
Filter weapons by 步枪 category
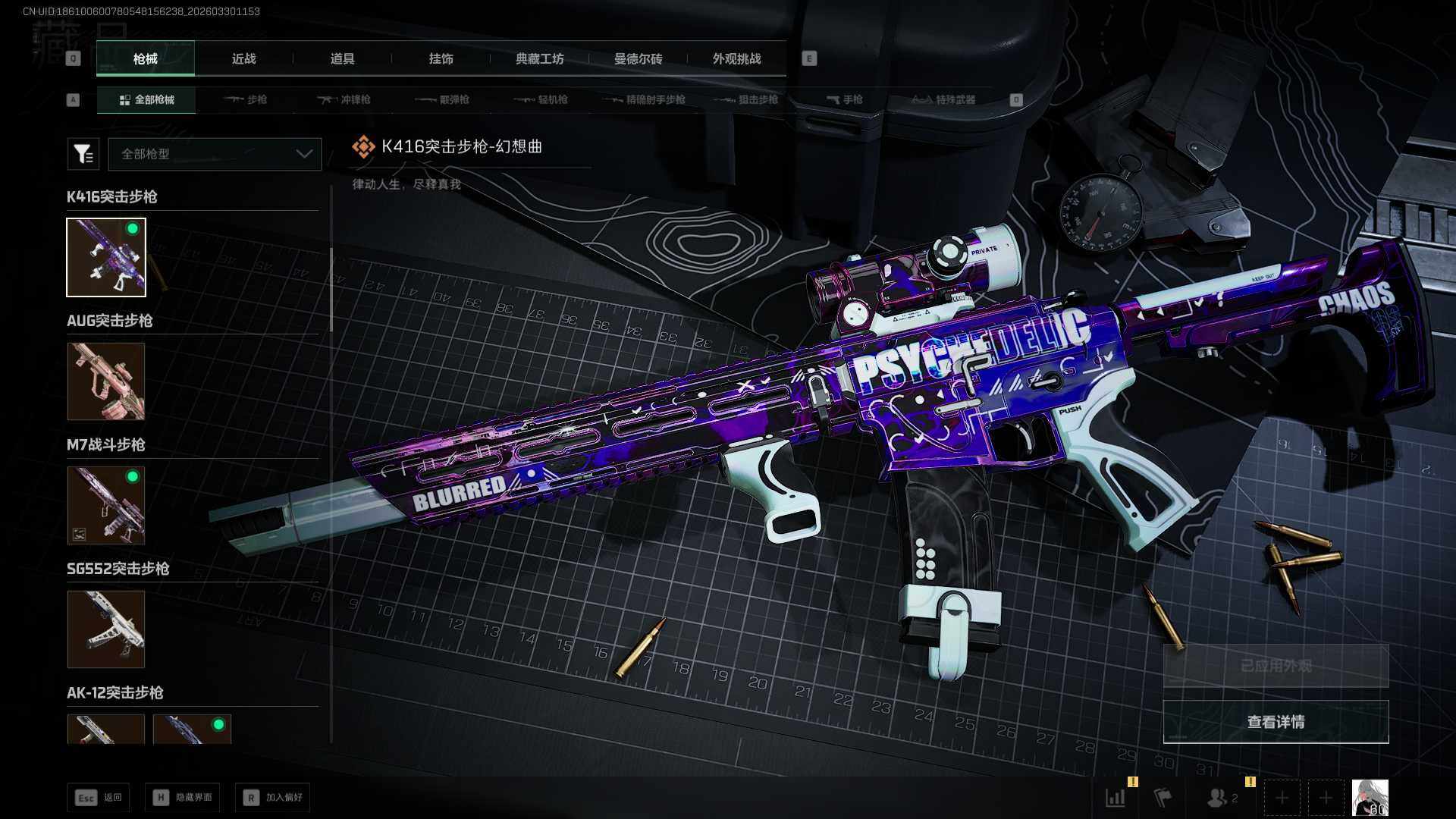click(246, 99)
